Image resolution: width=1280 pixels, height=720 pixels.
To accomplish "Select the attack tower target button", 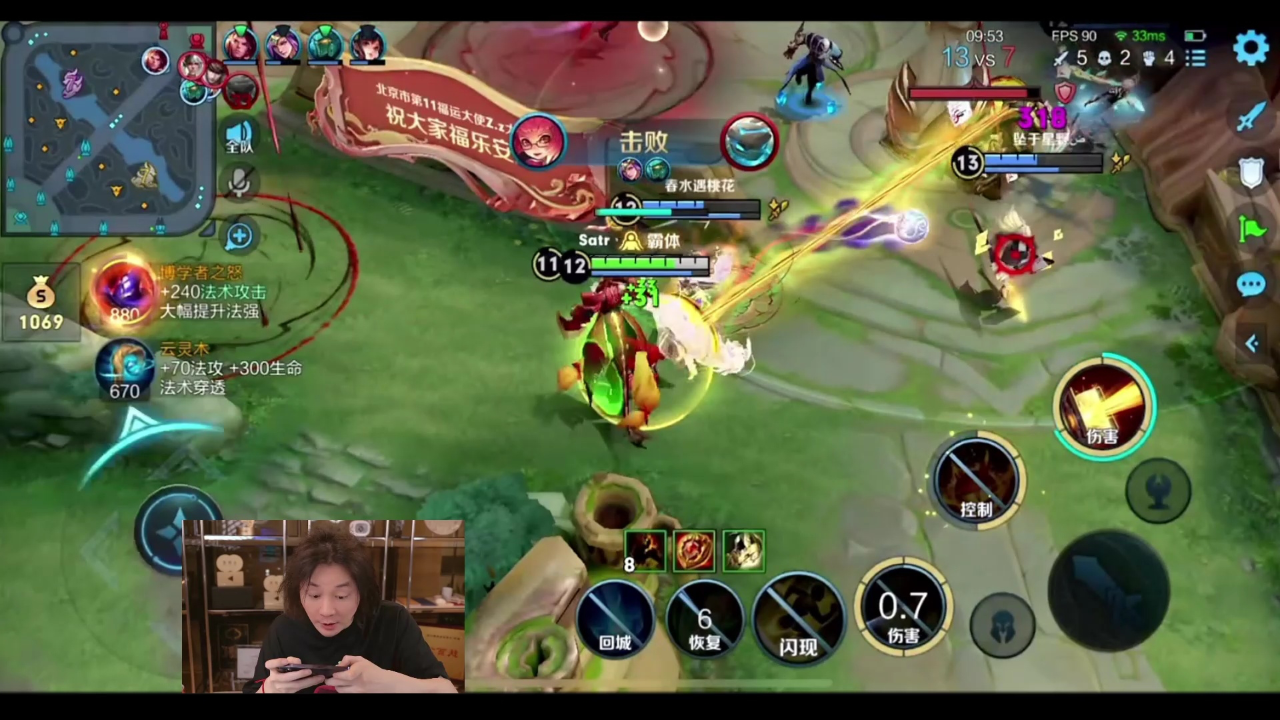I will tap(1158, 491).
